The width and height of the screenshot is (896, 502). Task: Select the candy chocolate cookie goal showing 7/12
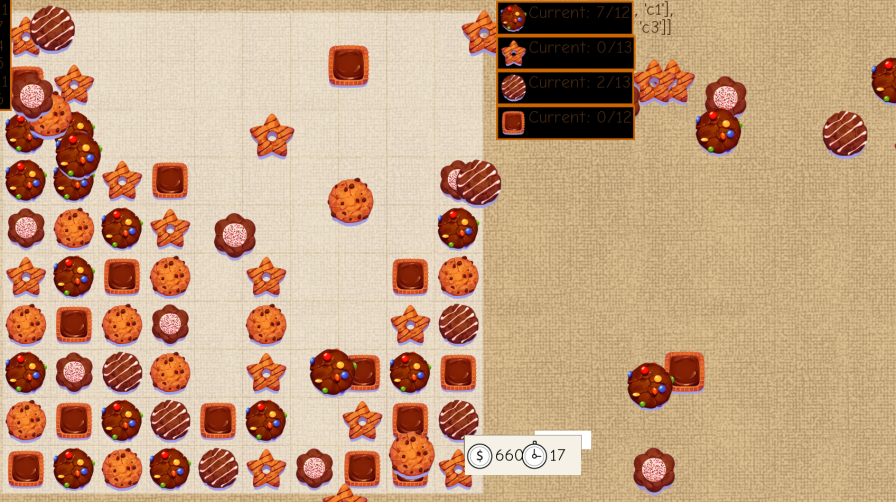[x=565, y=17]
